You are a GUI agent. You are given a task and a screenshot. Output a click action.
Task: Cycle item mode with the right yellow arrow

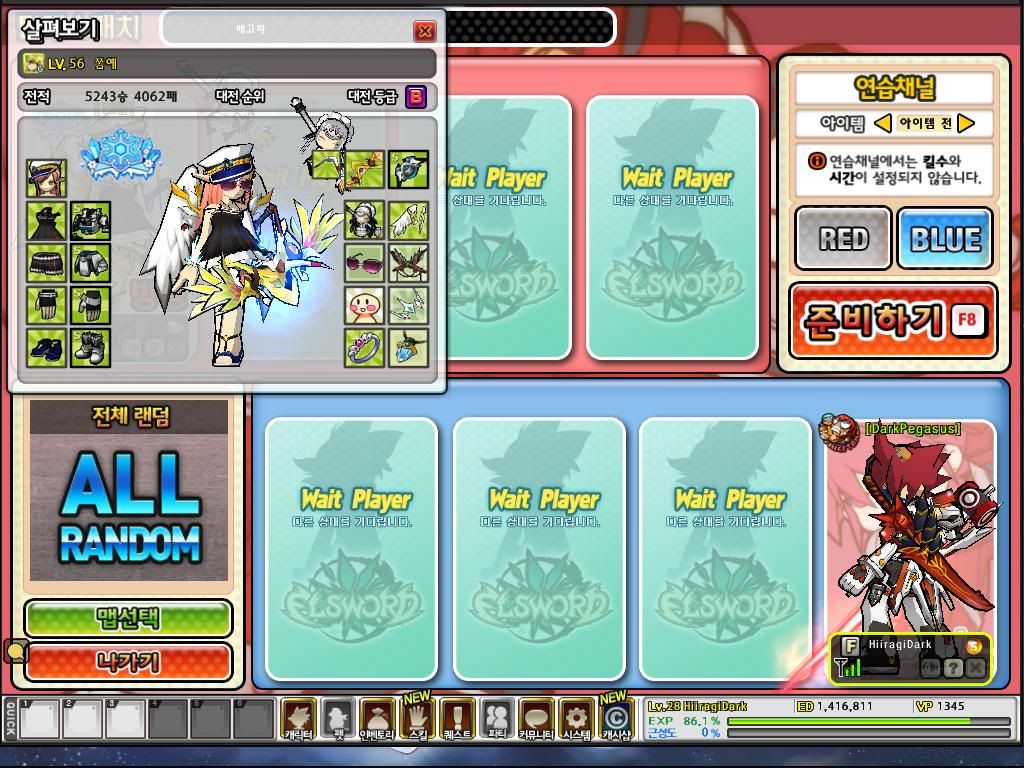[966, 123]
